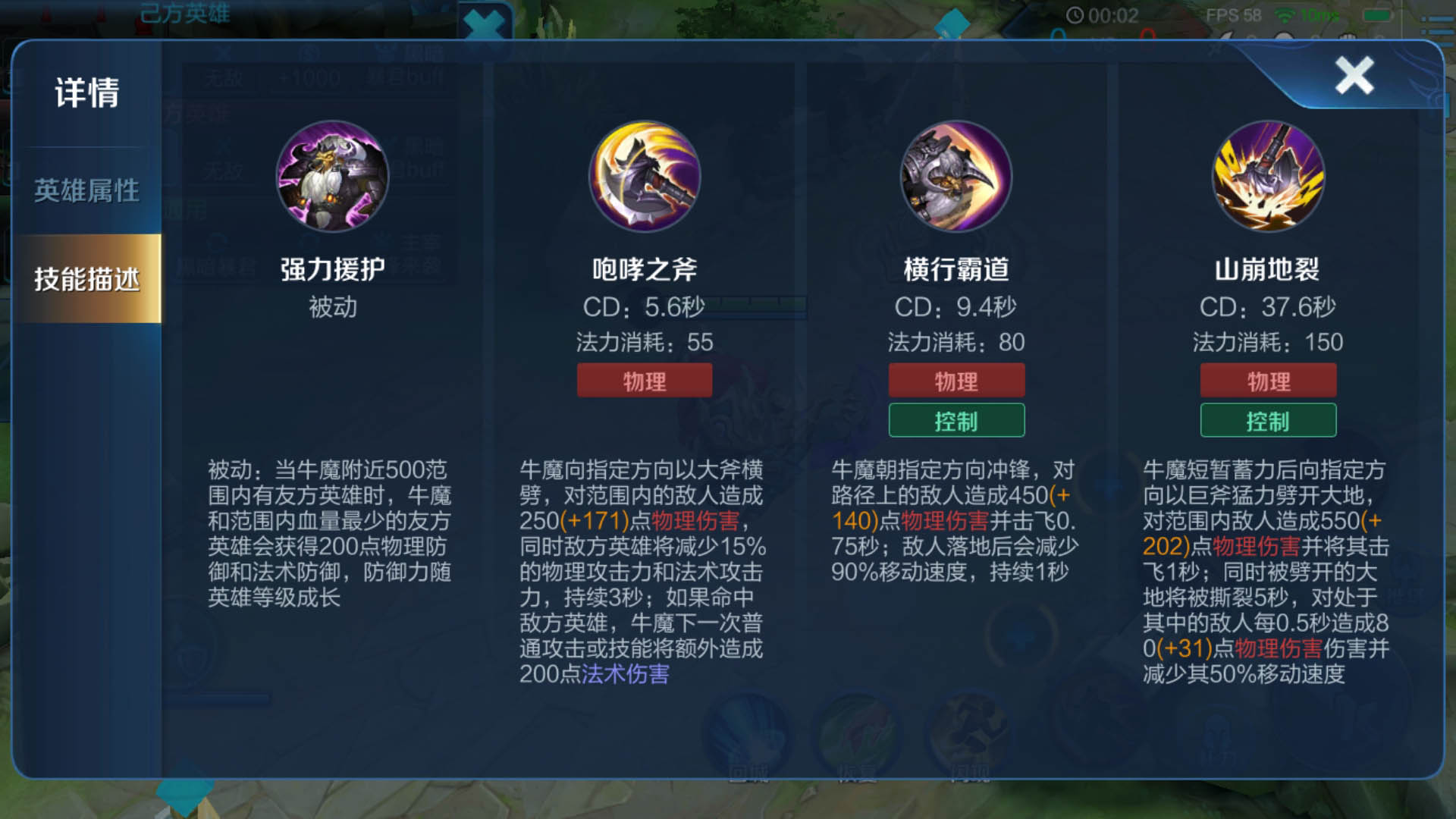Choose the 横行霸道 skill icon
Viewport: 1456px width, 819px height.
pyautogui.click(x=956, y=177)
